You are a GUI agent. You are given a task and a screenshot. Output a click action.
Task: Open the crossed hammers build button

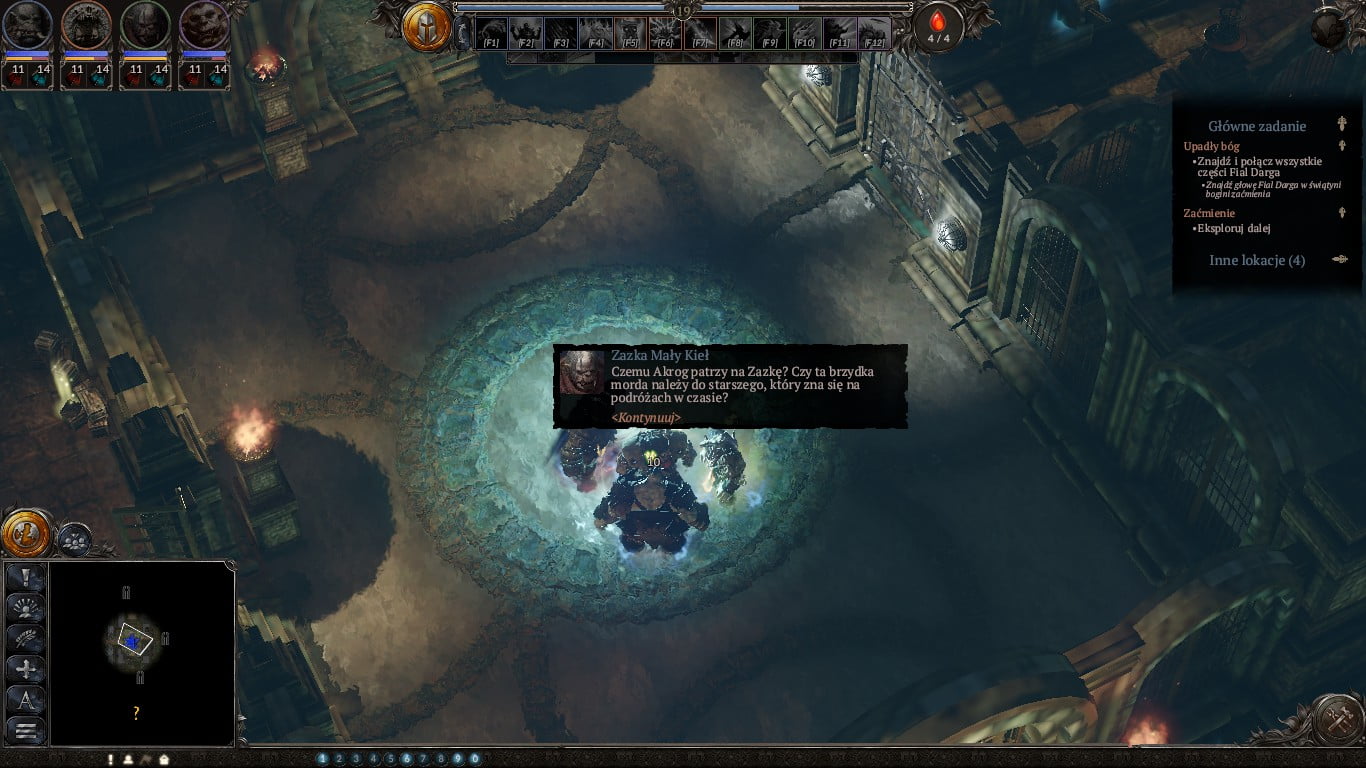[1338, 719]
